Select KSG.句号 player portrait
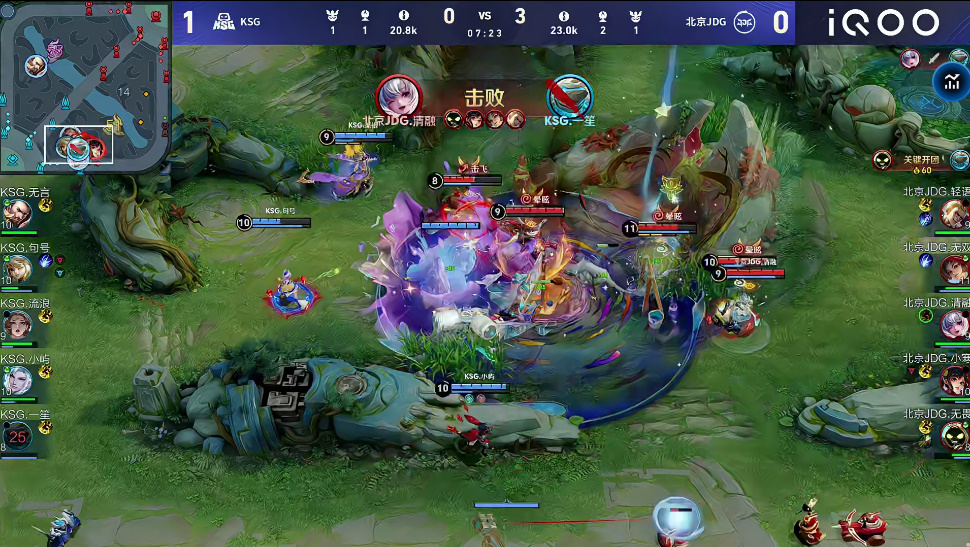Viewport: 970px width, 547px height. 17,268
